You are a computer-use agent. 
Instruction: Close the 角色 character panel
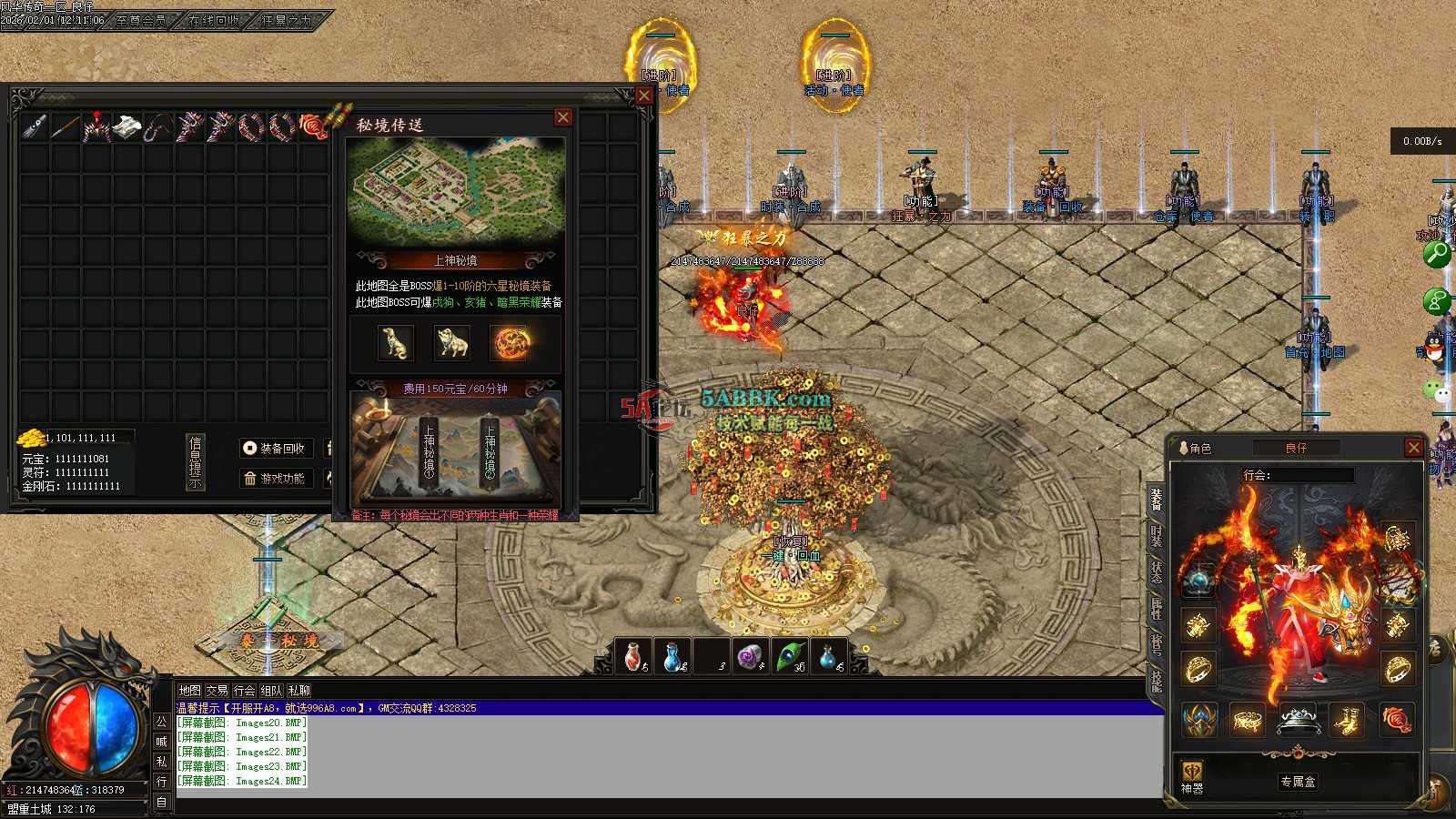1413,447
